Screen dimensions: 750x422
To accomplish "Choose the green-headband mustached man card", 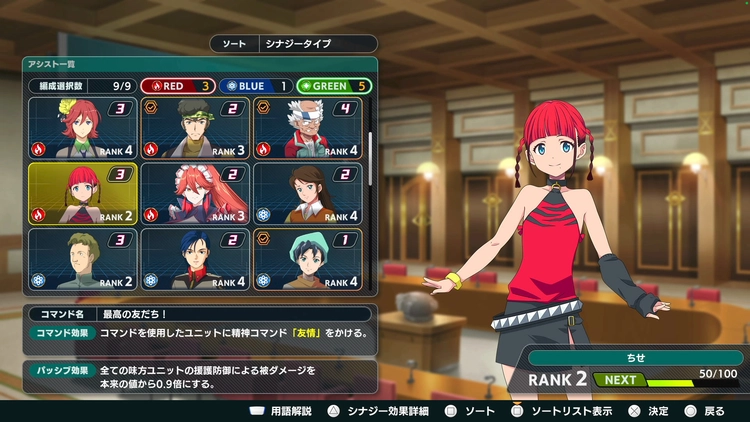I will tap(195, 129).
